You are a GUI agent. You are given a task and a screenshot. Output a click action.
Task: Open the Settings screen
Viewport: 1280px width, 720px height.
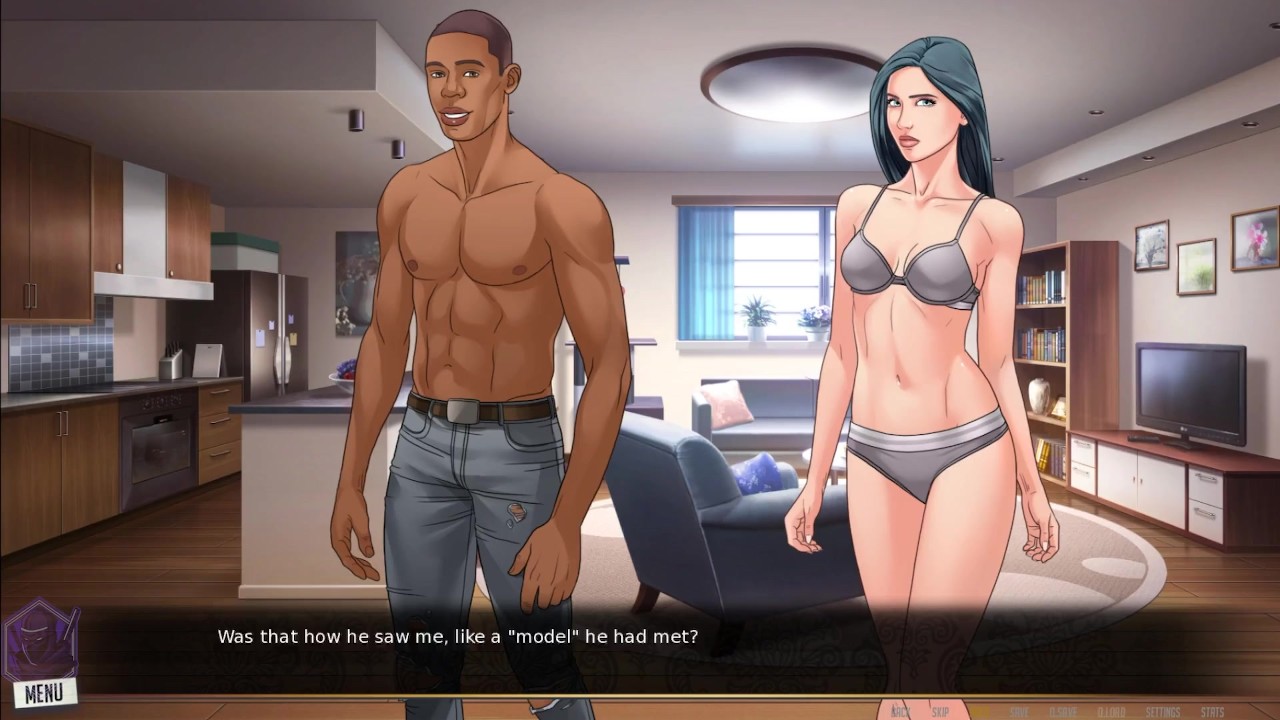pos(1162,712)
